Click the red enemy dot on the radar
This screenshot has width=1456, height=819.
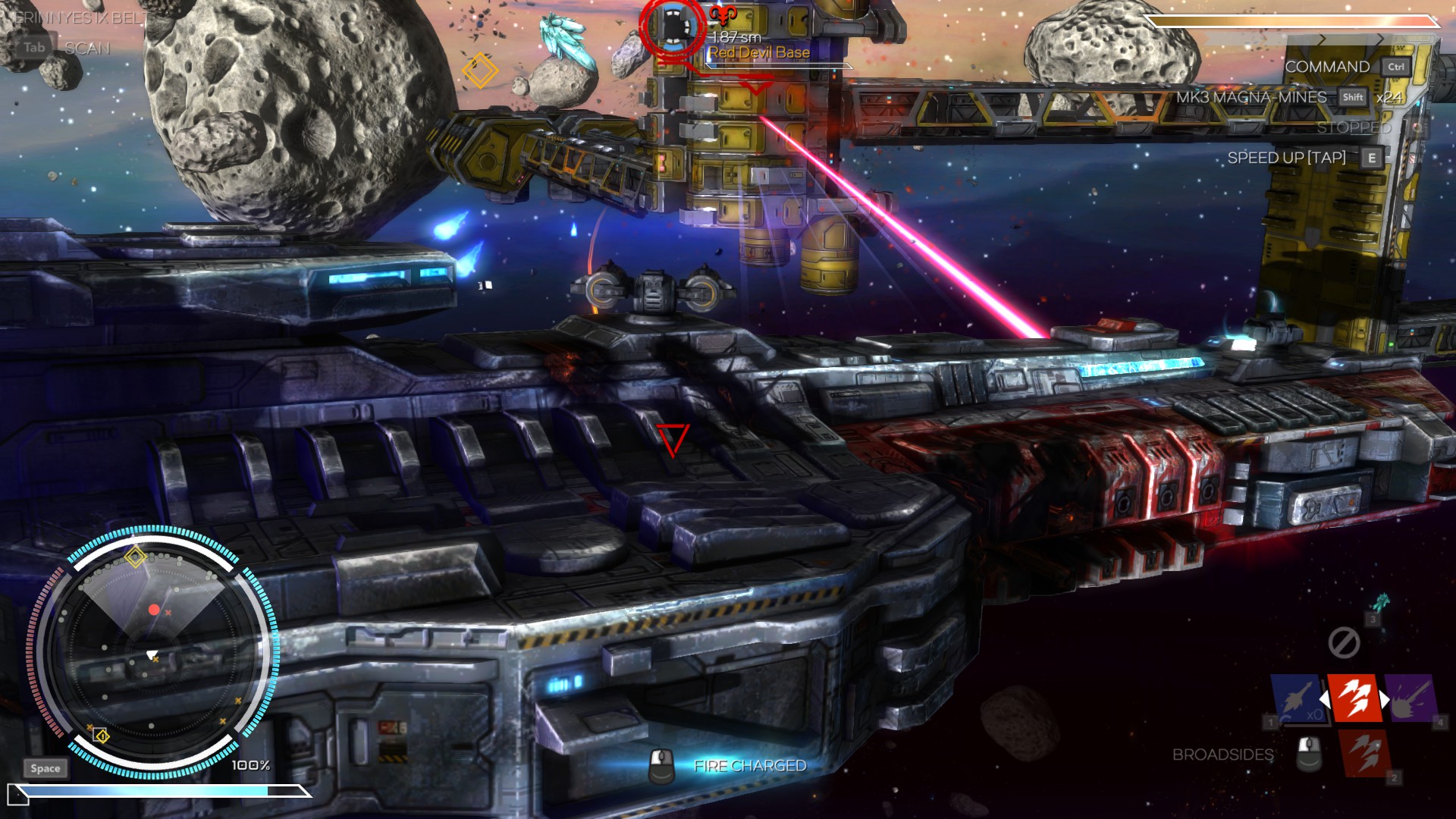154,610
